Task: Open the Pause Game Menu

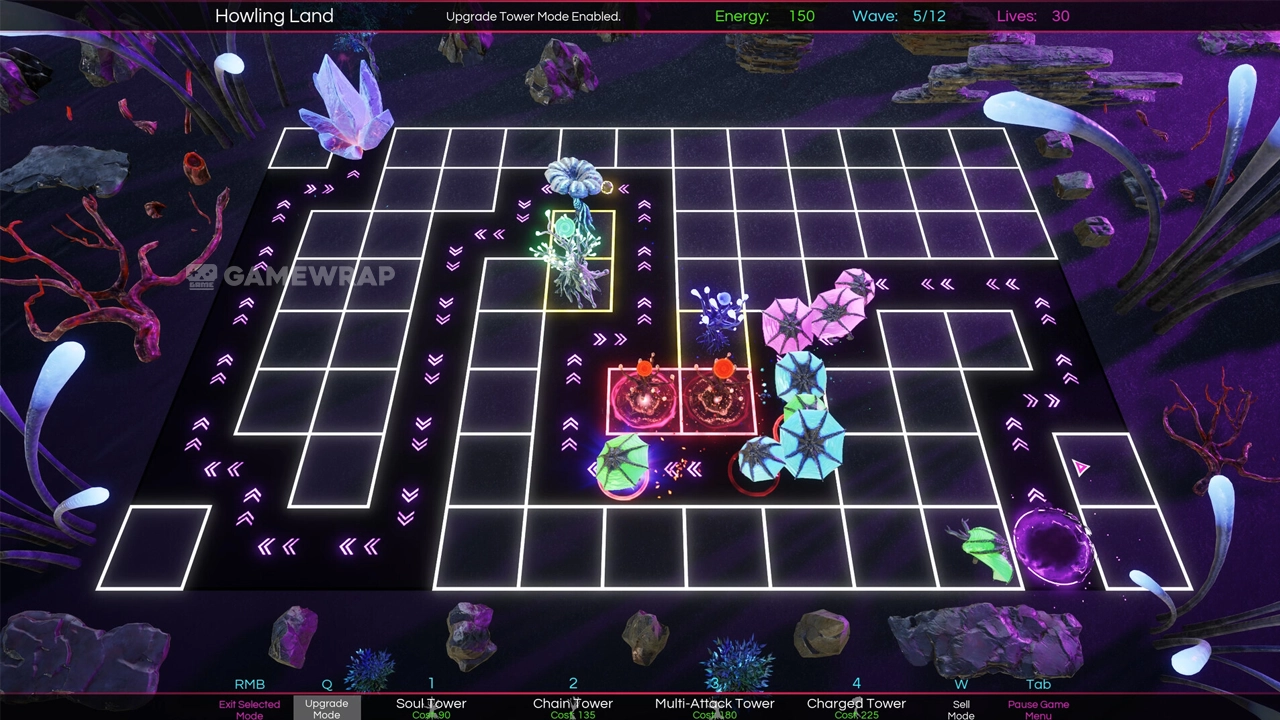Action: point(1038,708)
